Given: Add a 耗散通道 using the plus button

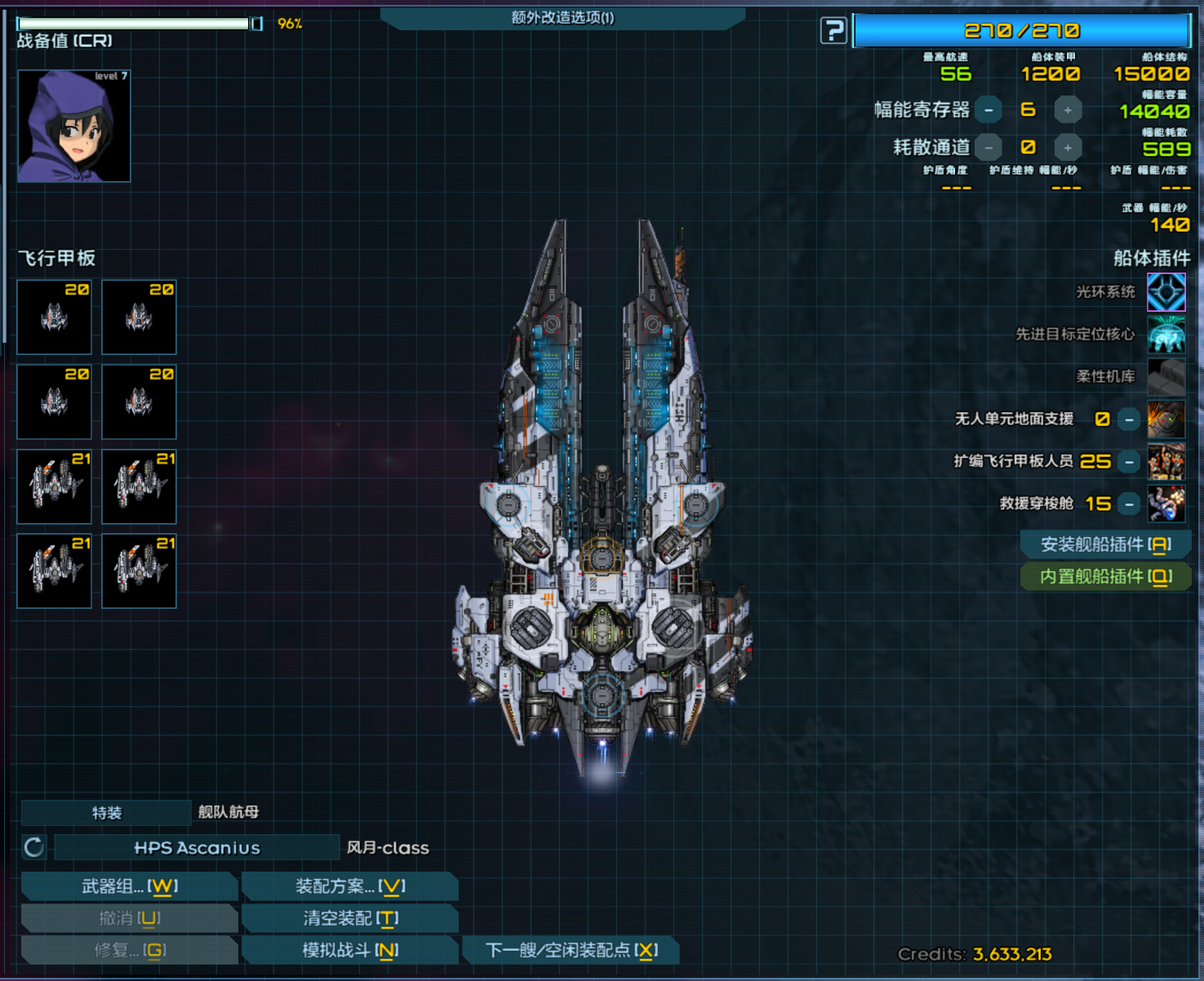Looking at the screenshot, I should 1067,147.
